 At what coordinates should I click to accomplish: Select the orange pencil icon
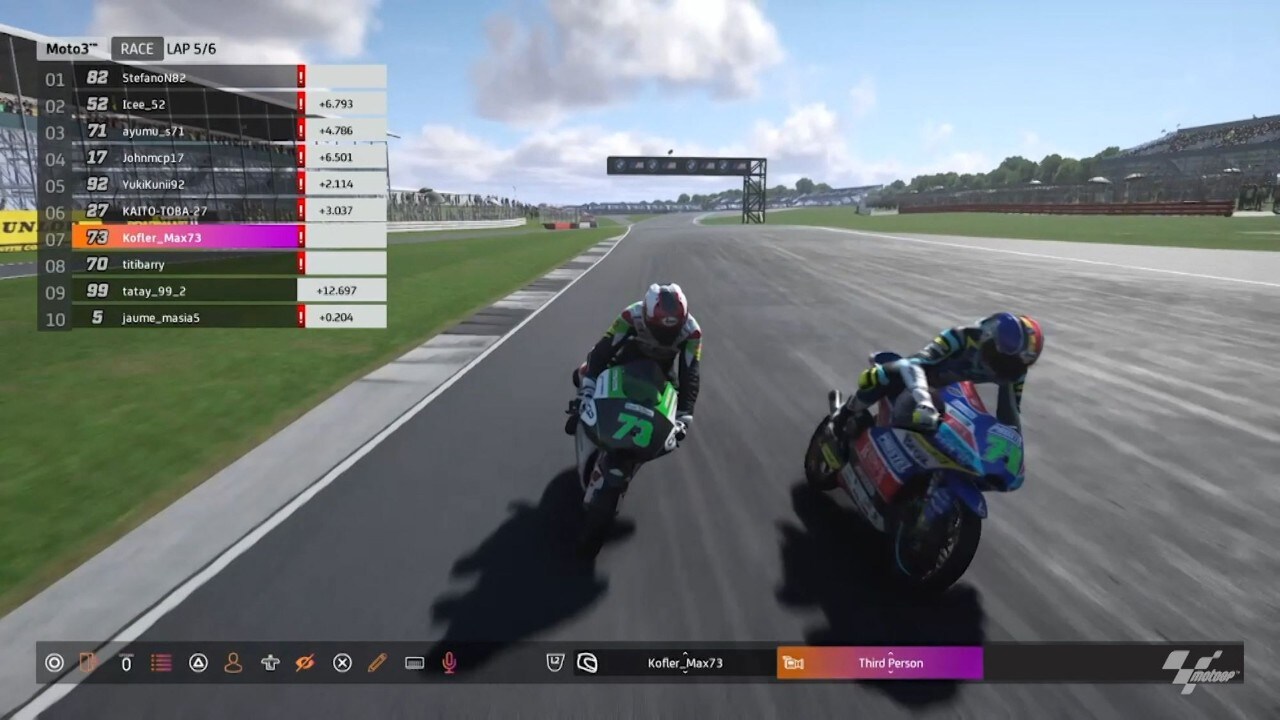click(377, 662)
